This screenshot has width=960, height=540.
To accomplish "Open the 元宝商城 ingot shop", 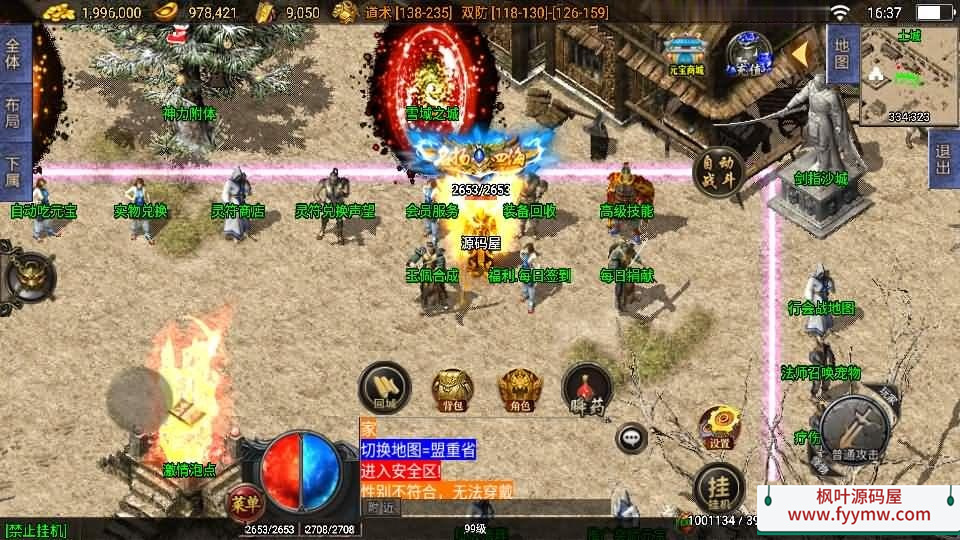I will [686, 55].
